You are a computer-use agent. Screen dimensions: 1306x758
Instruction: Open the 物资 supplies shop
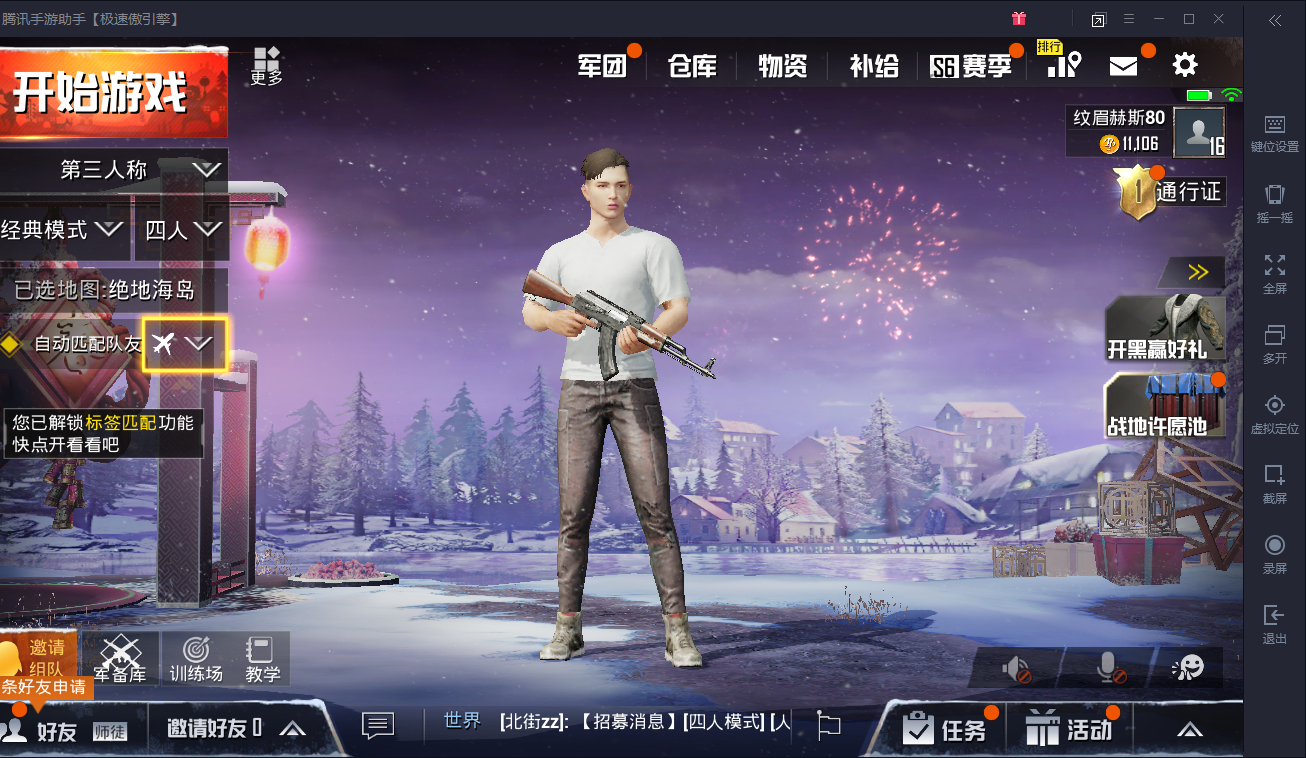tap(782, 66)
